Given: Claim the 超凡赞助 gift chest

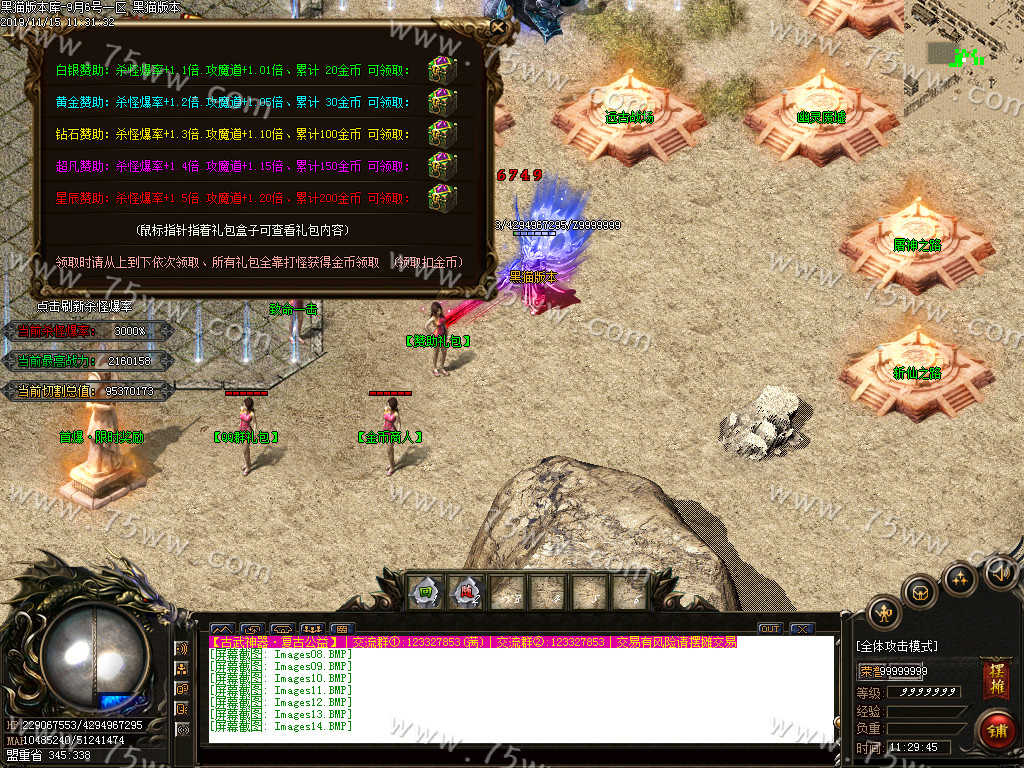Looking at the screenshot, I should click(441, 165).
